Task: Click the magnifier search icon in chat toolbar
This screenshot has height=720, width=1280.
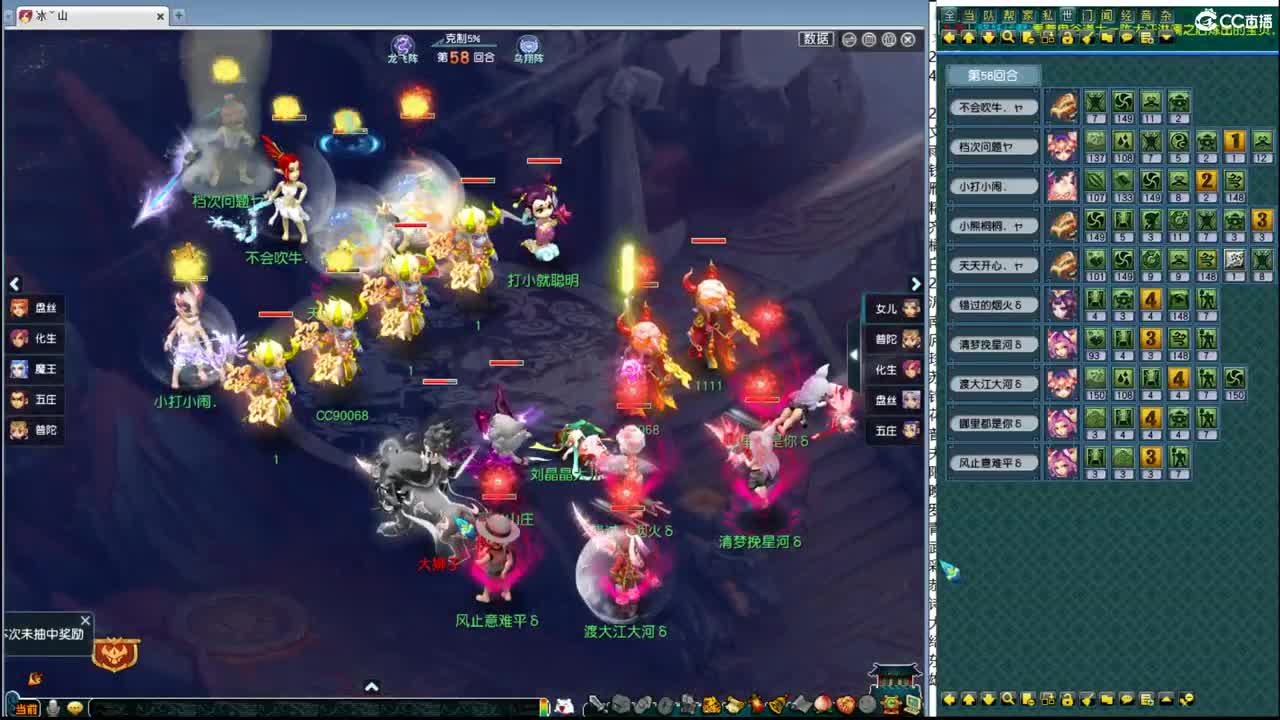Action: [x=1009, y=38]
